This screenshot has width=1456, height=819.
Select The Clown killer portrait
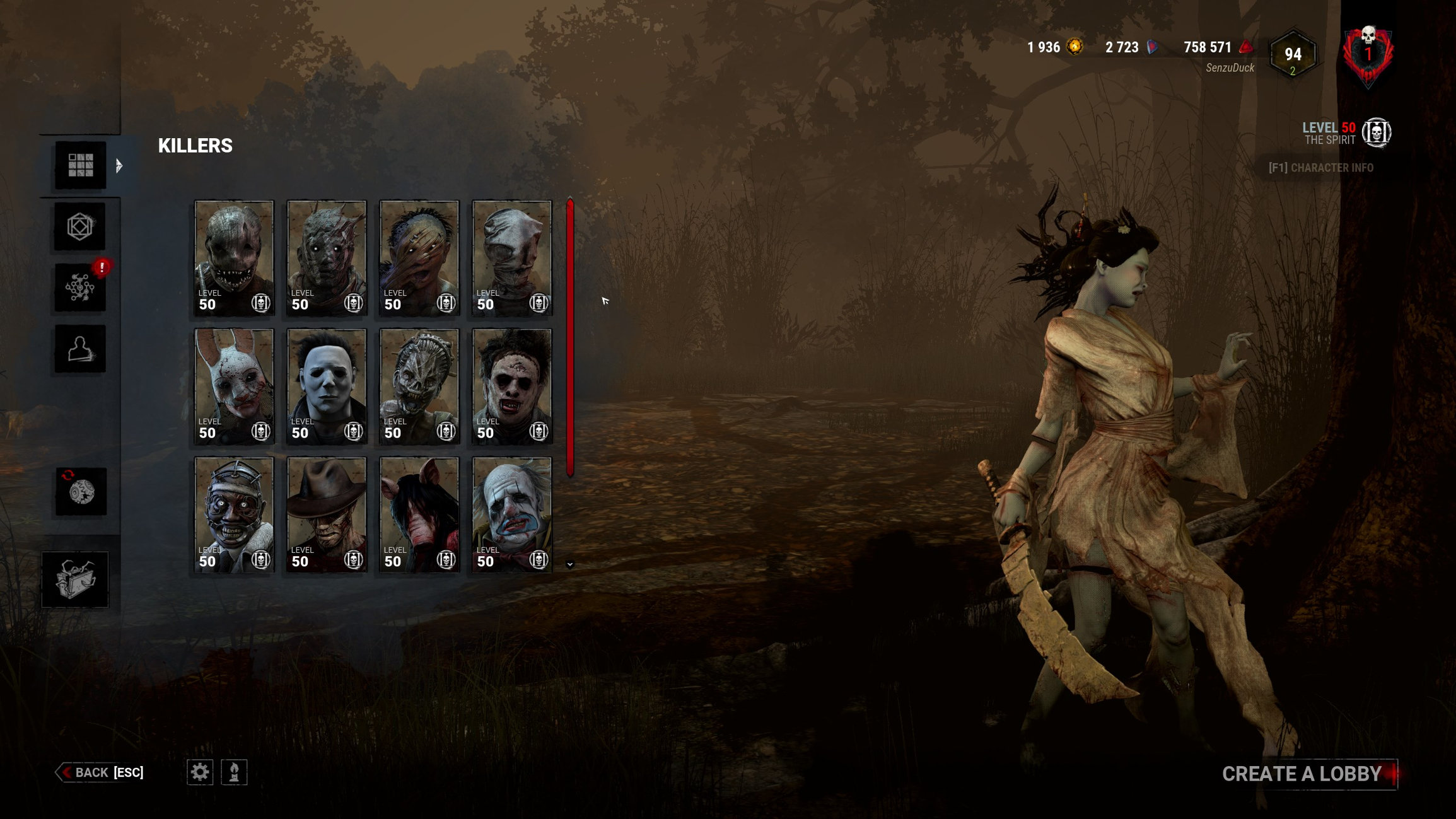click(x=512, y=514)
